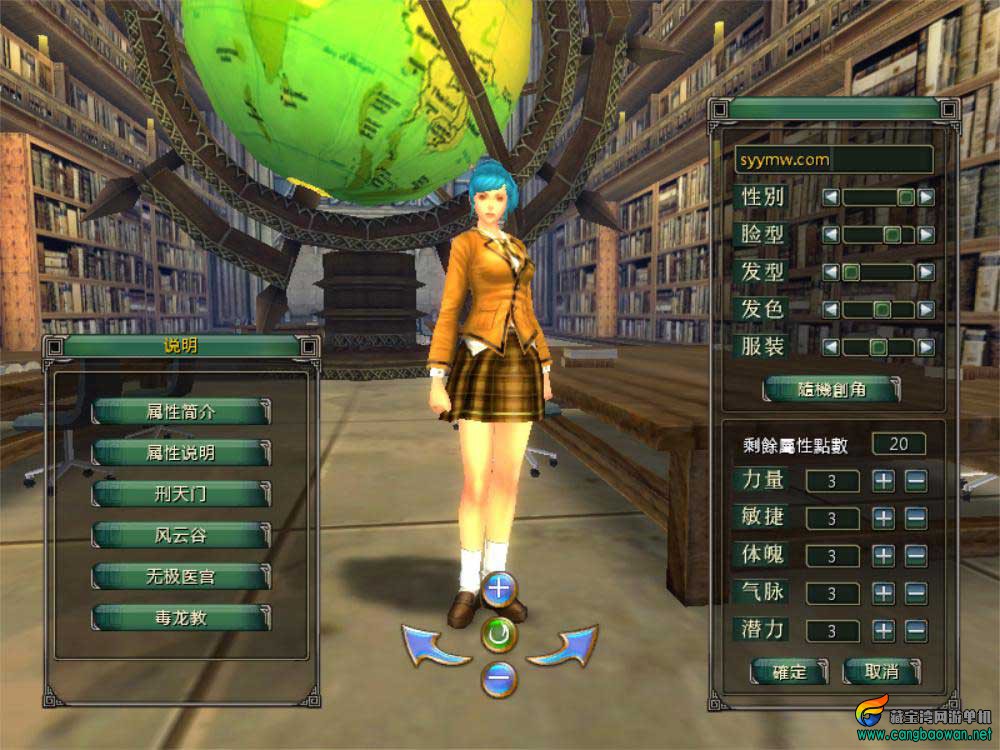Cancel creation with 取消 button
Screen dimensions: 1000x750
point(880,671)
